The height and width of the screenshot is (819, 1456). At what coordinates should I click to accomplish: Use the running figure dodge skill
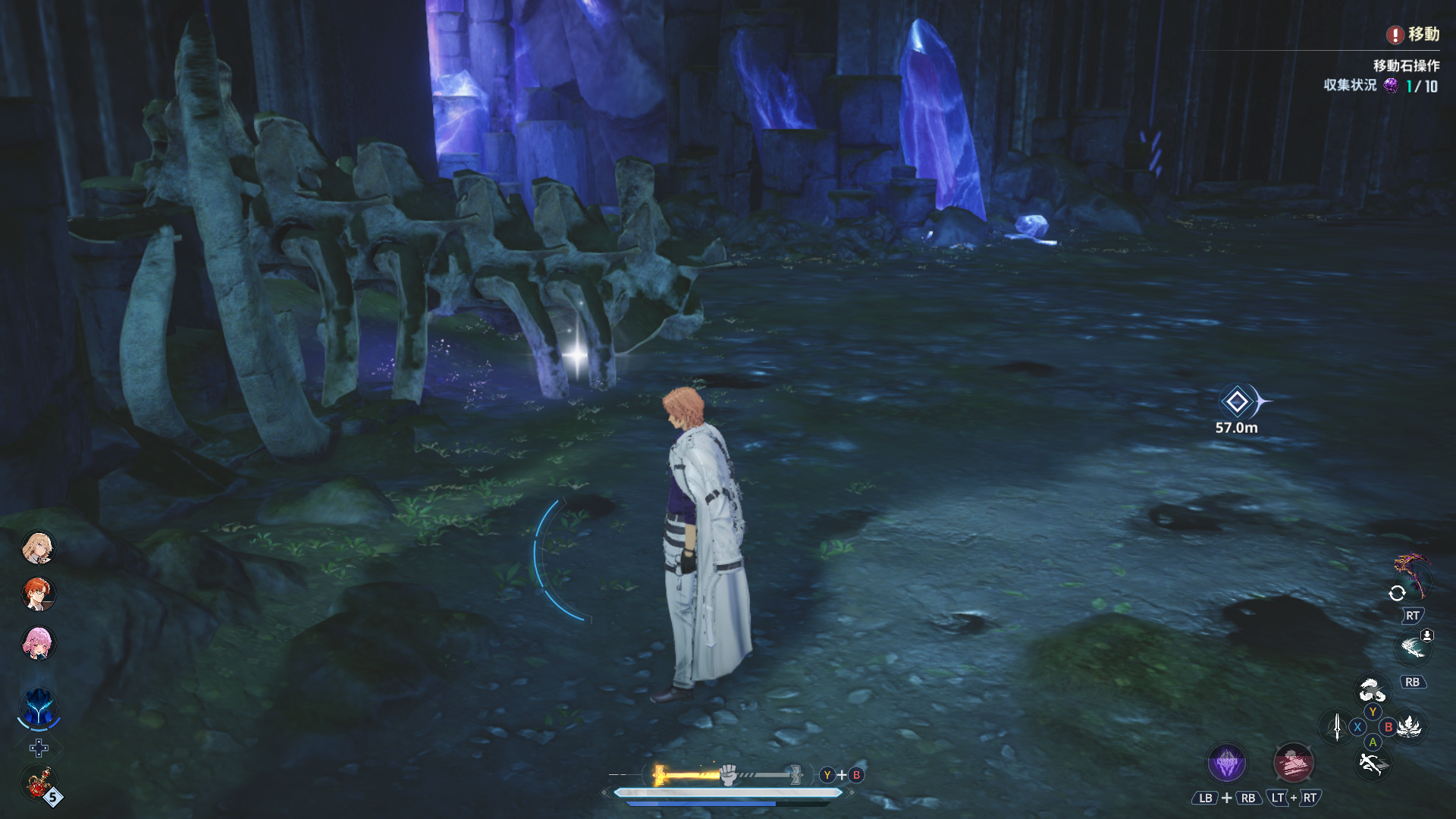[1372, 764]
